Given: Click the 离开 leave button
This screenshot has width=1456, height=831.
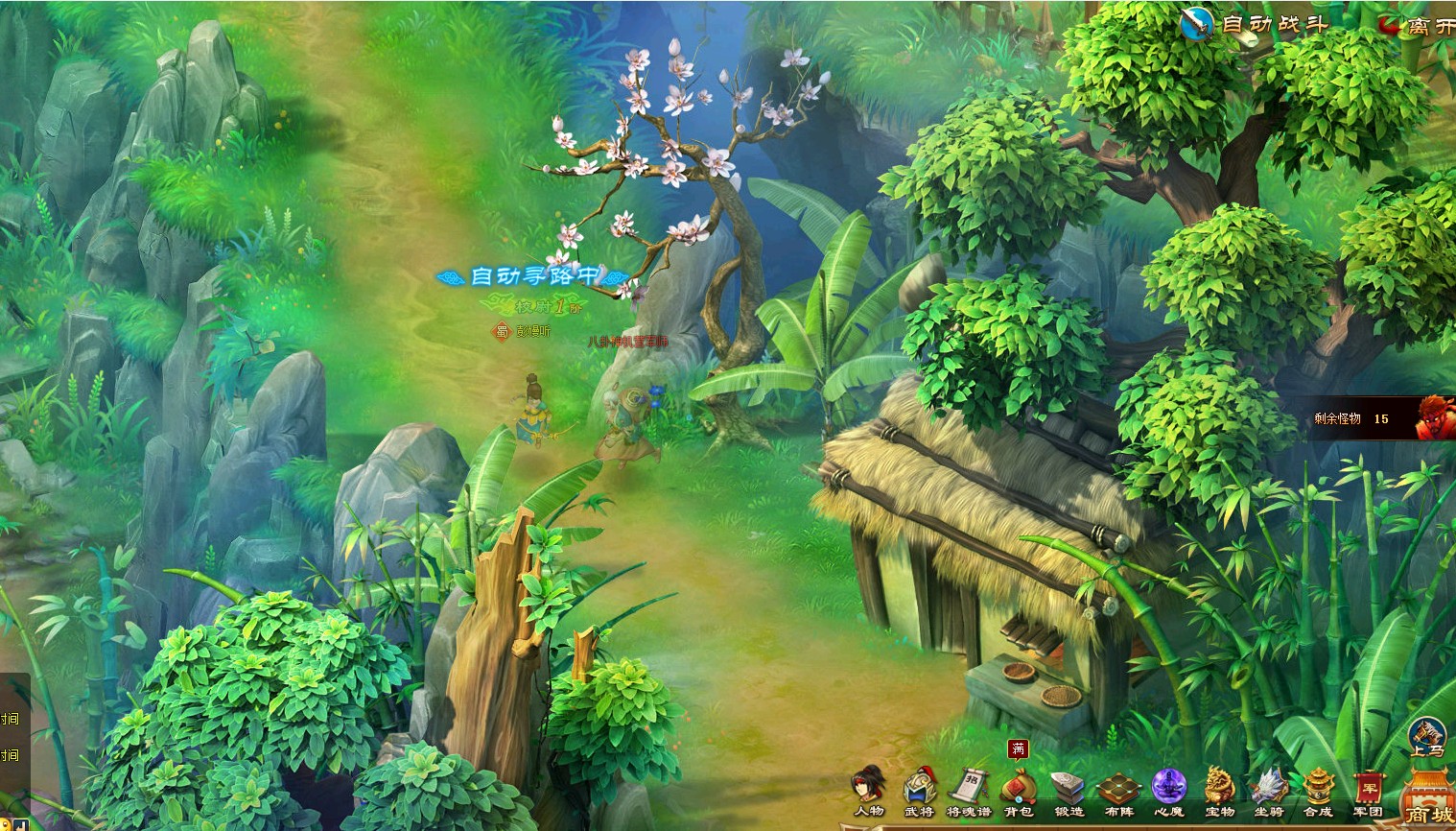Looking at the screenshot, I should tap(1418, 25).
